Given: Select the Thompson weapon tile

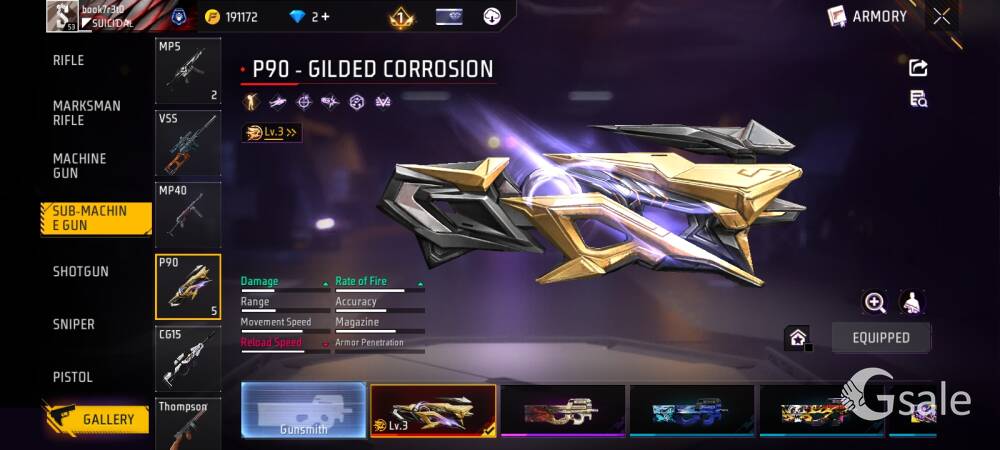Looking at the screenshot, I should (x=188, y=423).
